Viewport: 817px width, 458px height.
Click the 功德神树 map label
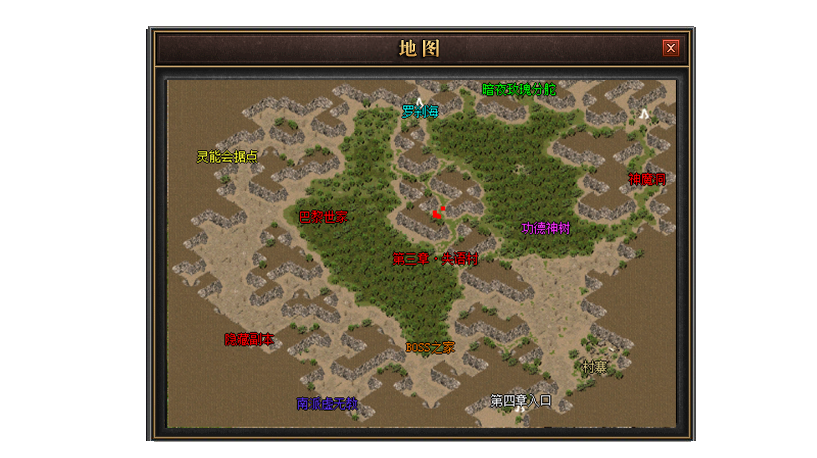pos(545,228)
